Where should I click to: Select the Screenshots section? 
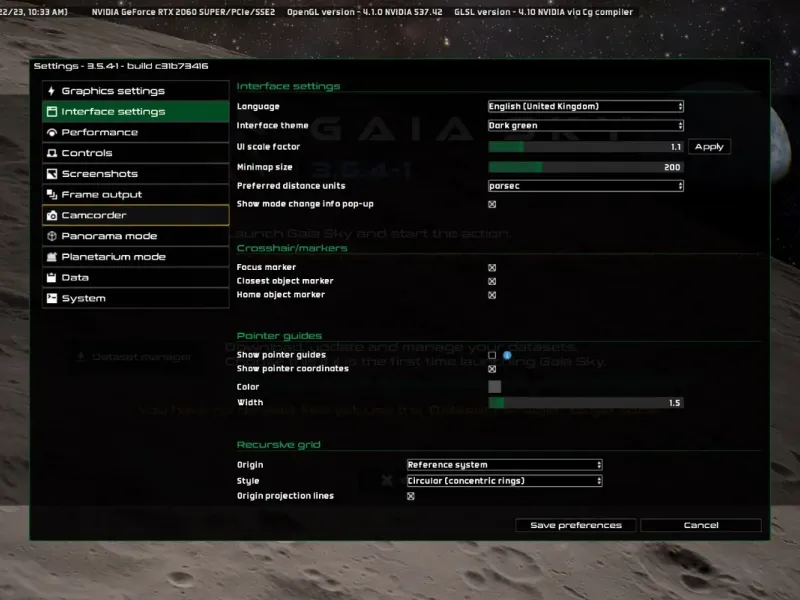click(135, 174)
